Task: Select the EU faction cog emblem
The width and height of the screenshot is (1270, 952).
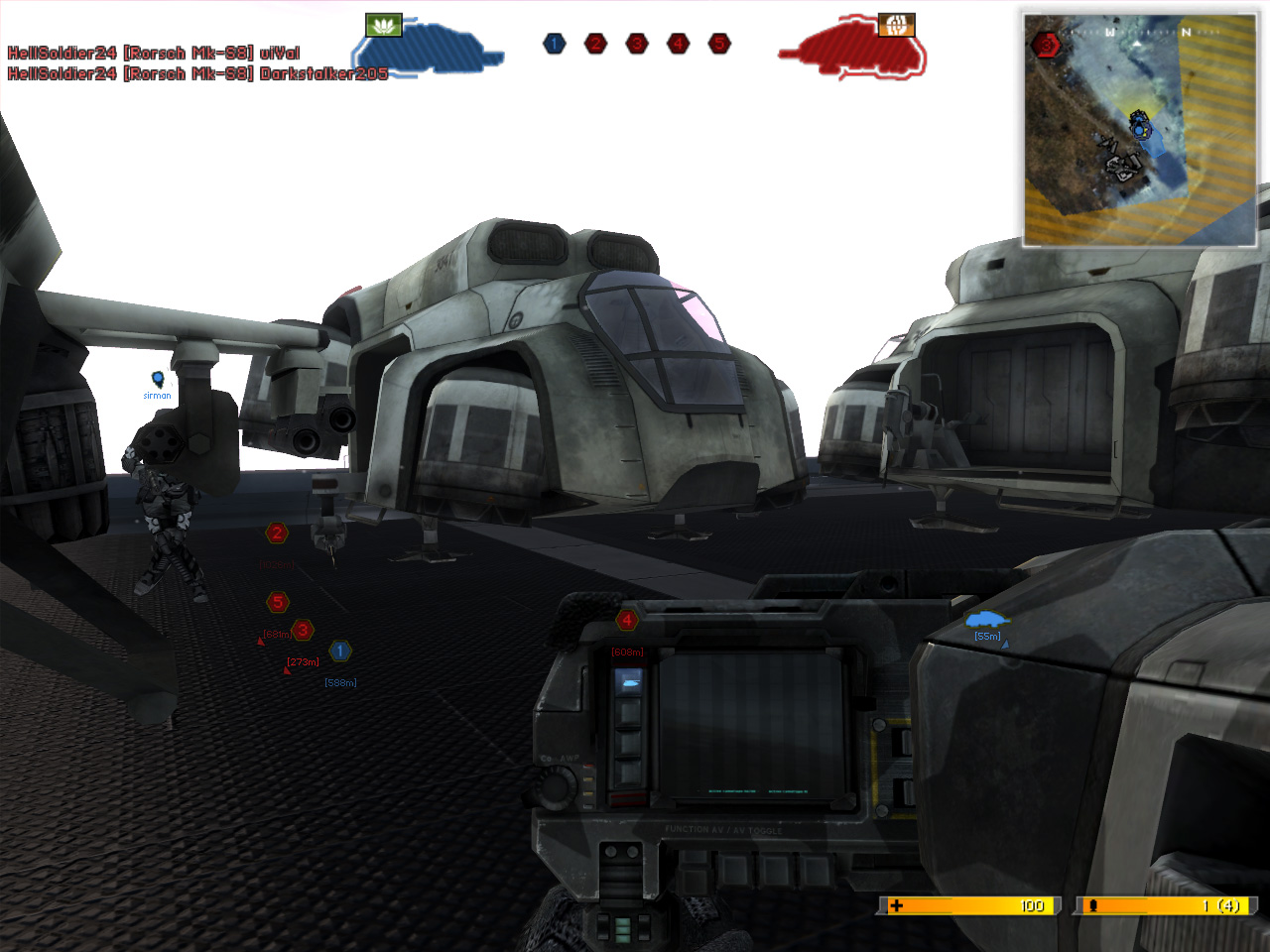Action: point(896,24)
